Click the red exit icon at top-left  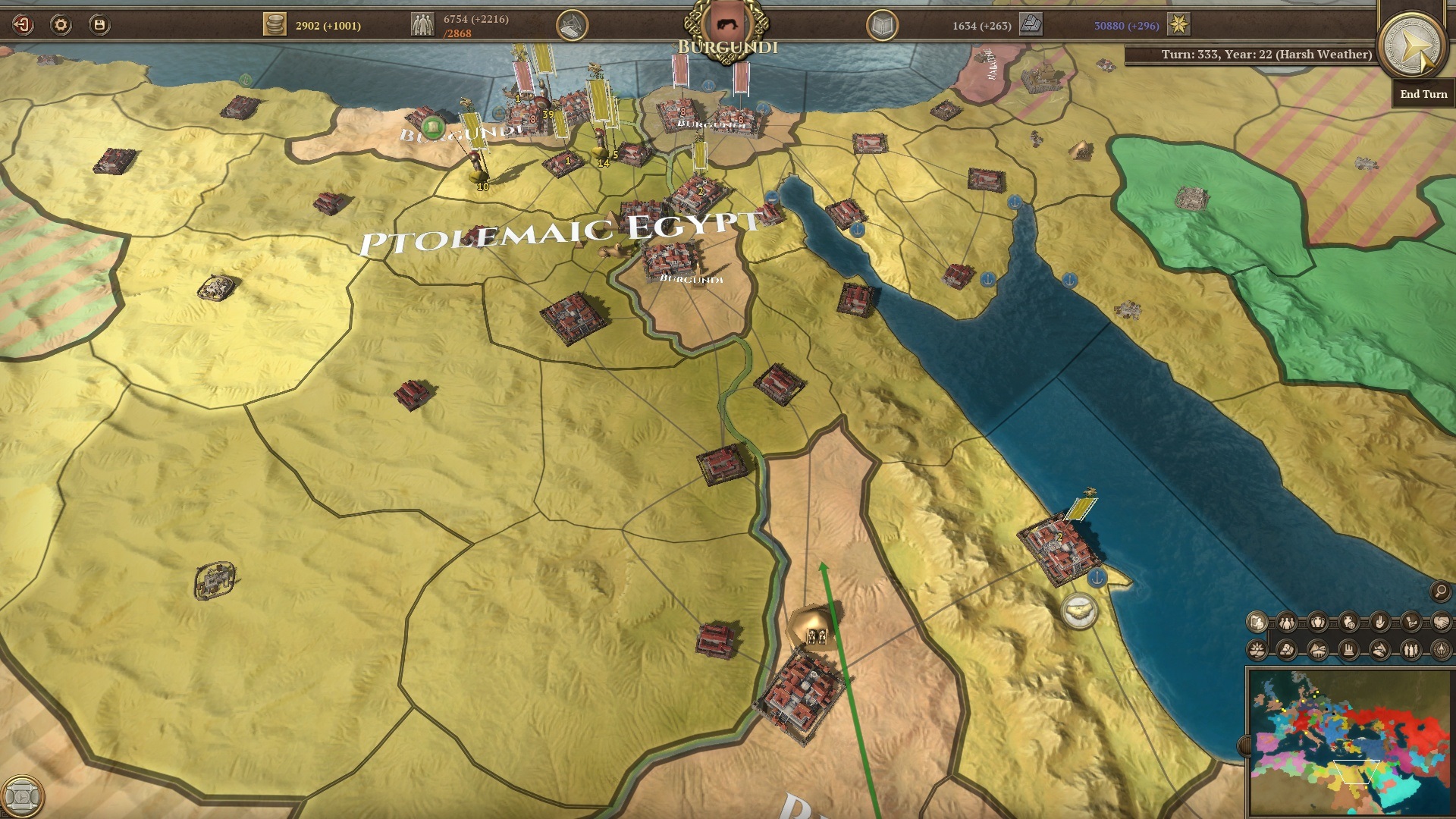21,24
